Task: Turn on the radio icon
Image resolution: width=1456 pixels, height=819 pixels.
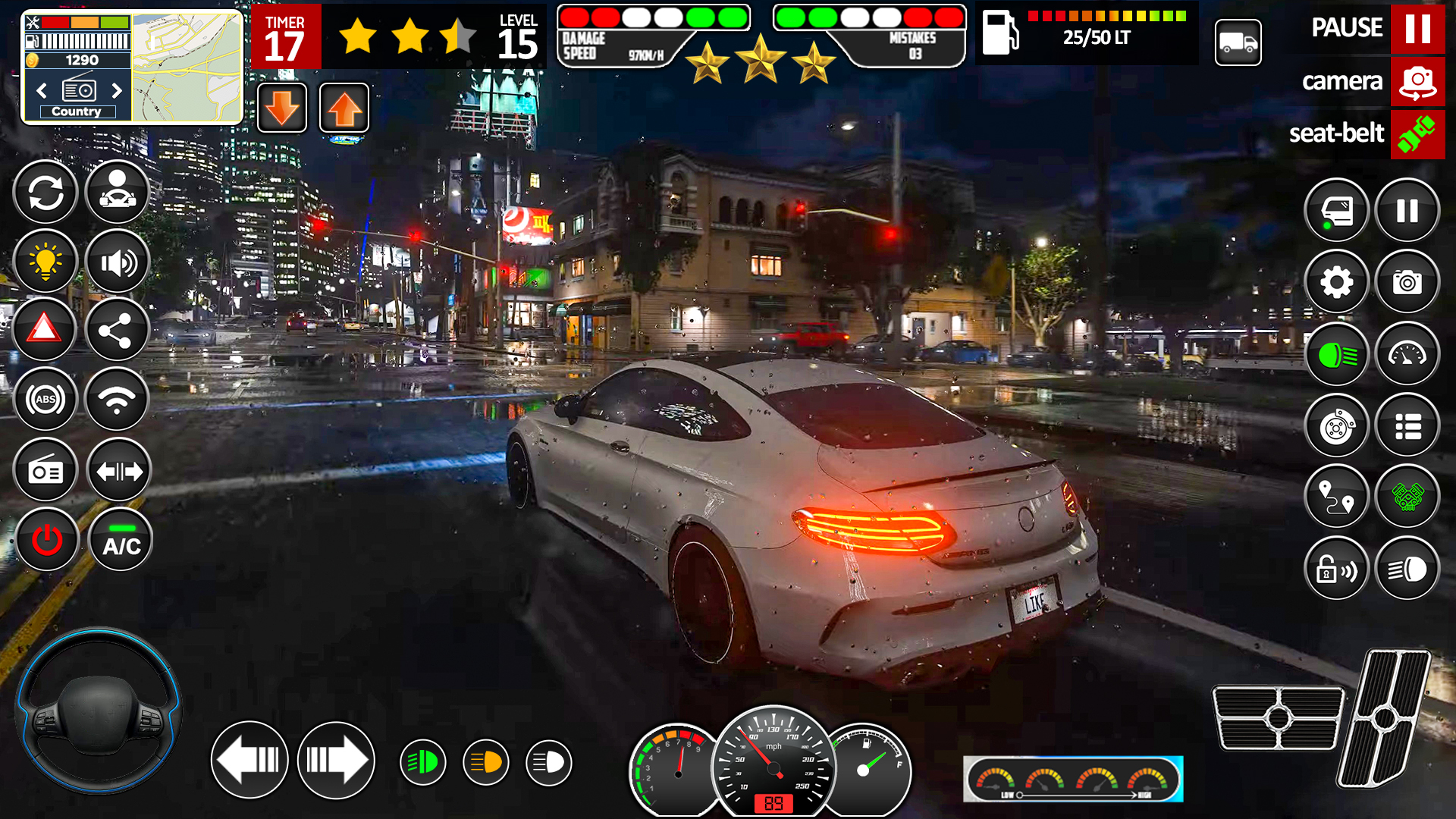Action: click(x=45, y=470)
